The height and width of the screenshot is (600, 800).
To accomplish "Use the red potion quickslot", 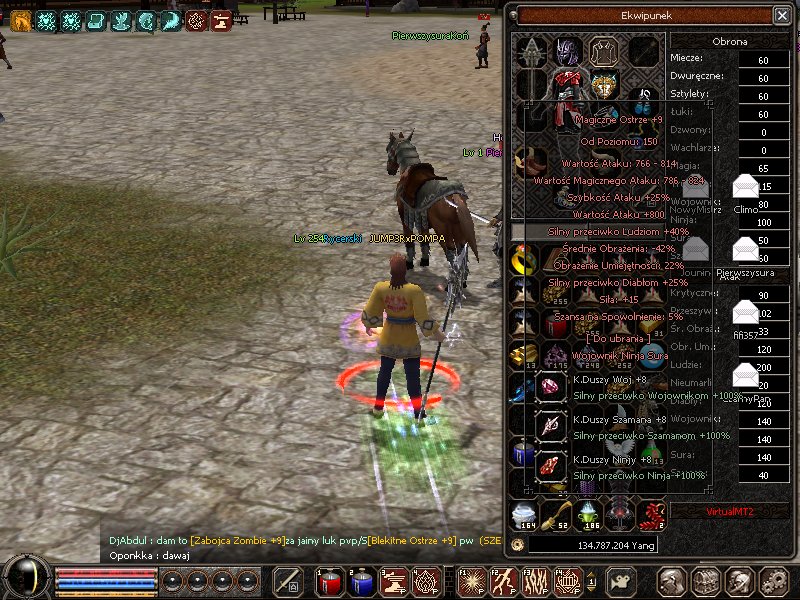I will coord(329,581).
